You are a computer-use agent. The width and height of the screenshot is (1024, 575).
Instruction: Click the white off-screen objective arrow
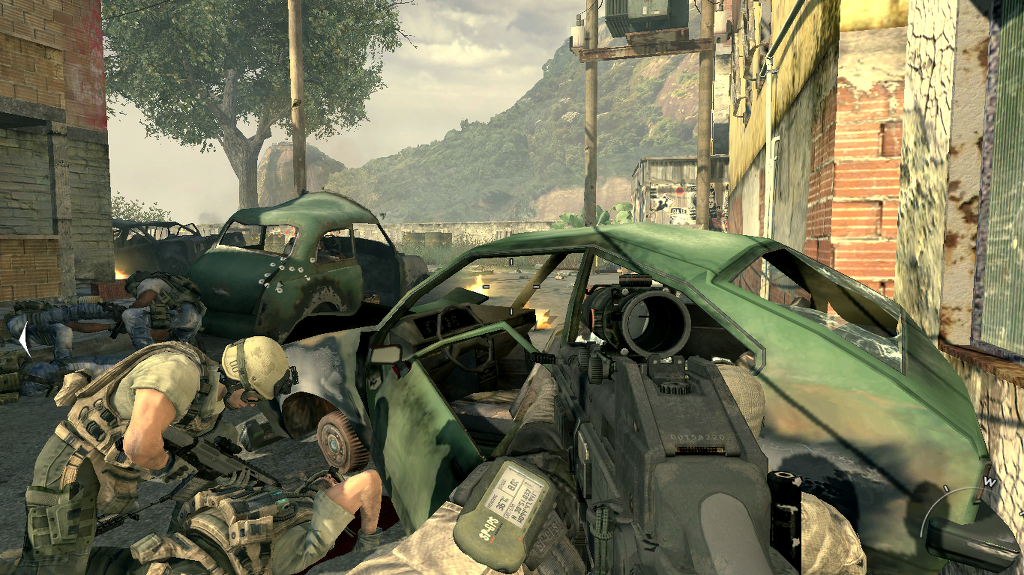(24, 338)
